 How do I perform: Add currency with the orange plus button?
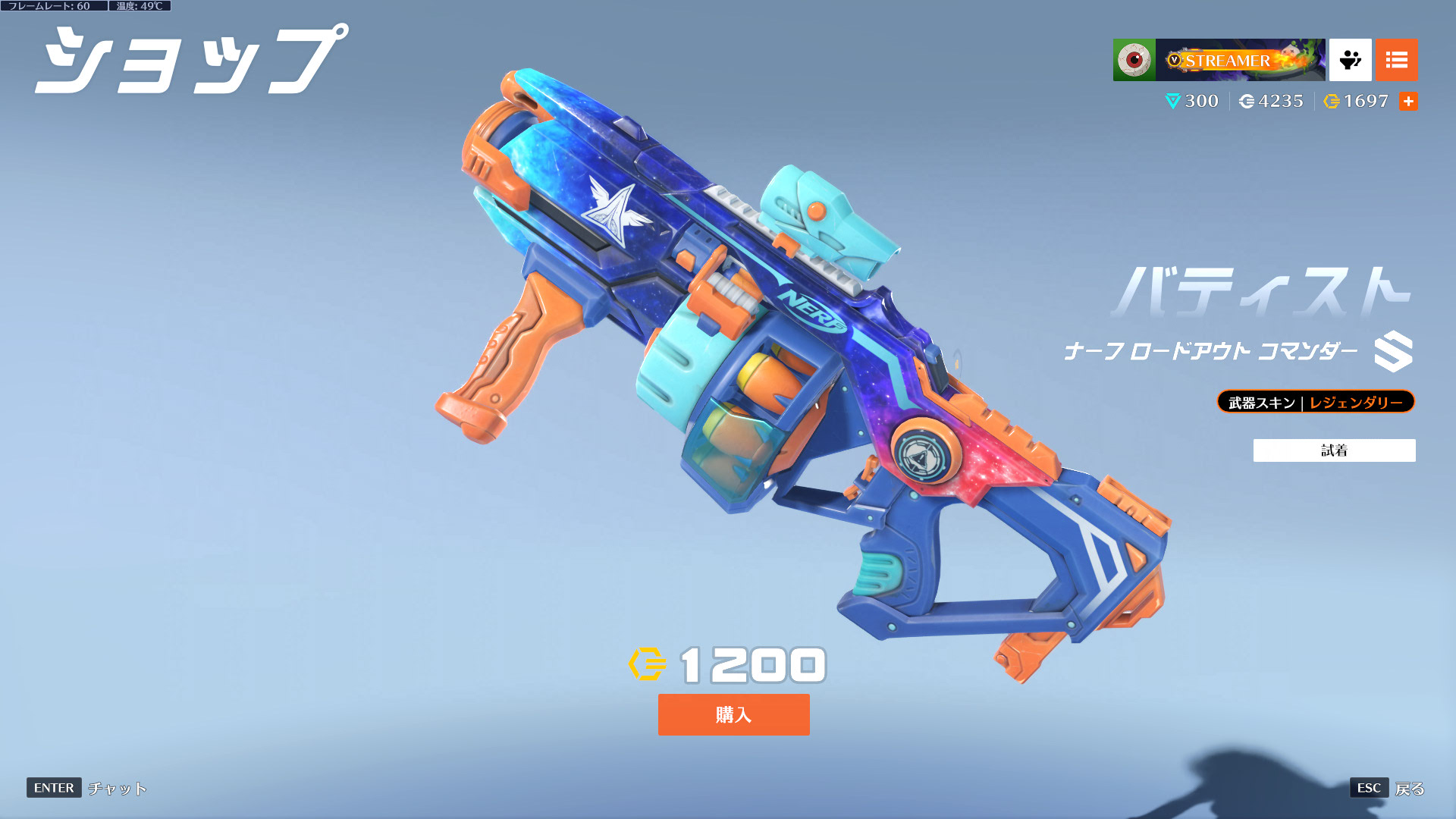pyautogui.click(x=1408, y=102)
